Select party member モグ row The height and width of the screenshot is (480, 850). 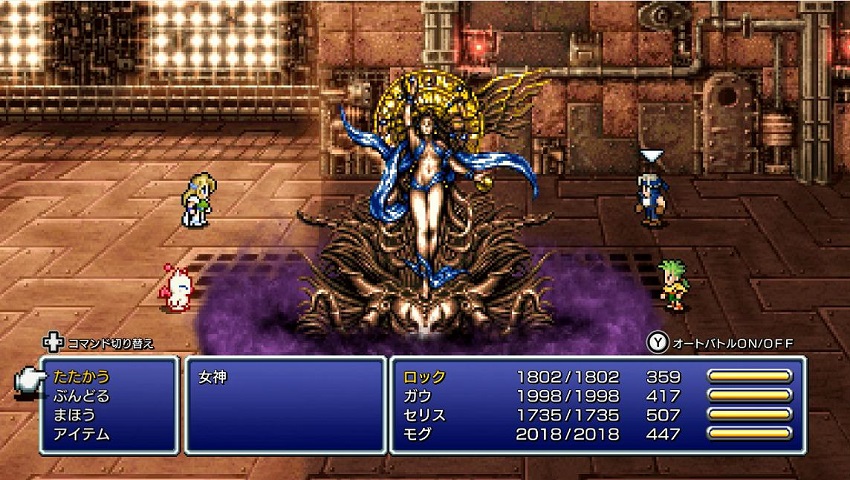[418, 434]
